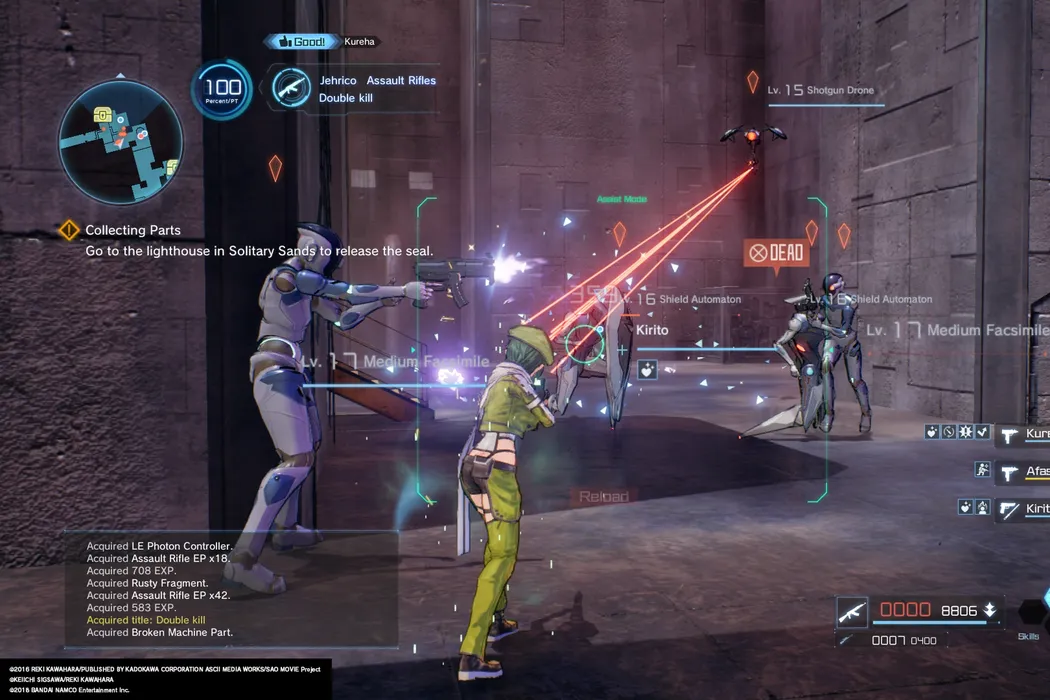Select Kureha's submachine gun party icon
The image size is (1050, 700).
click(x=1009, y=433)
